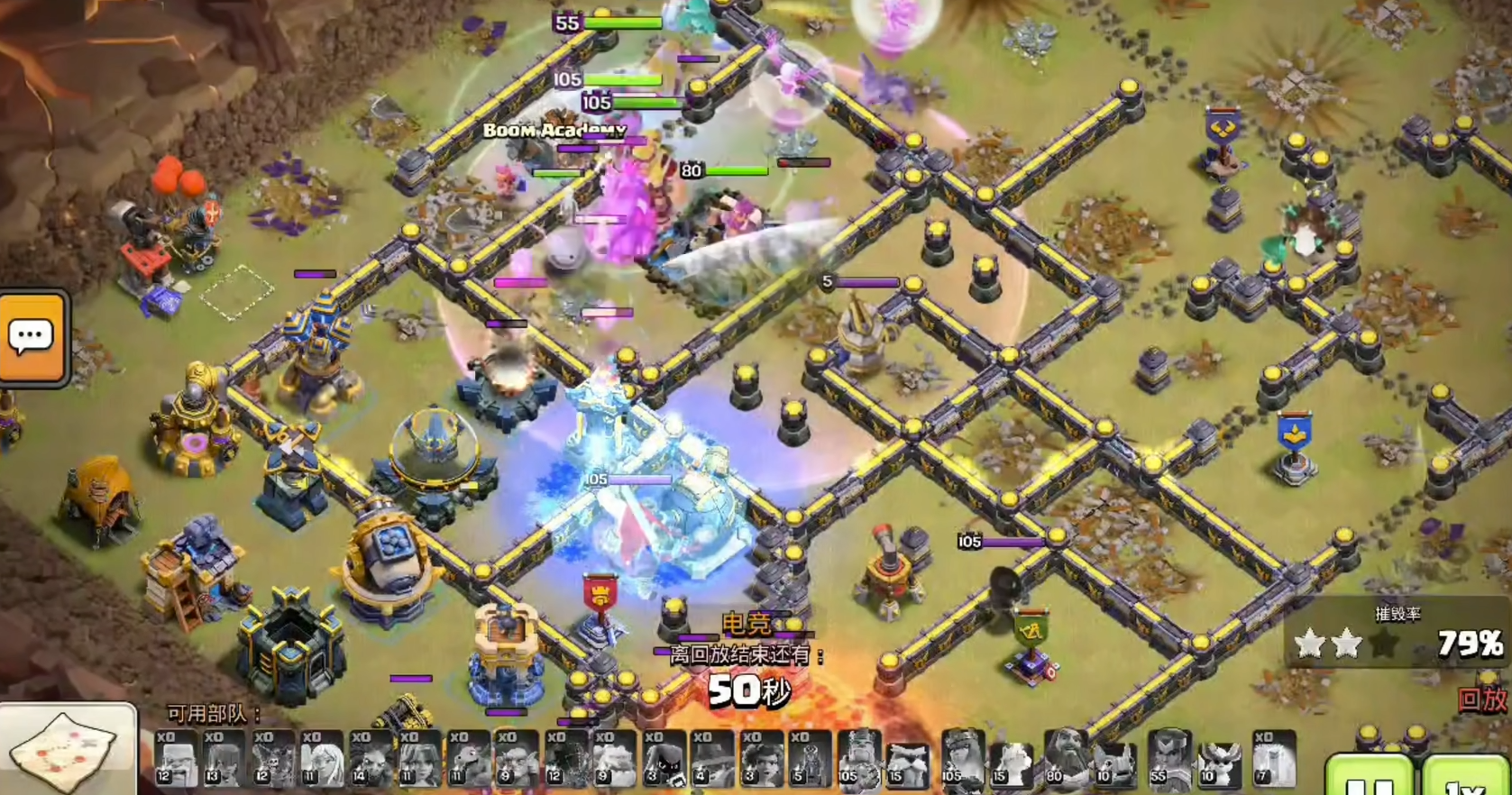This screenshot has height=795, width=1512.
Task: Select the level 3 black hooded troop slot
Action: point(662,758)
